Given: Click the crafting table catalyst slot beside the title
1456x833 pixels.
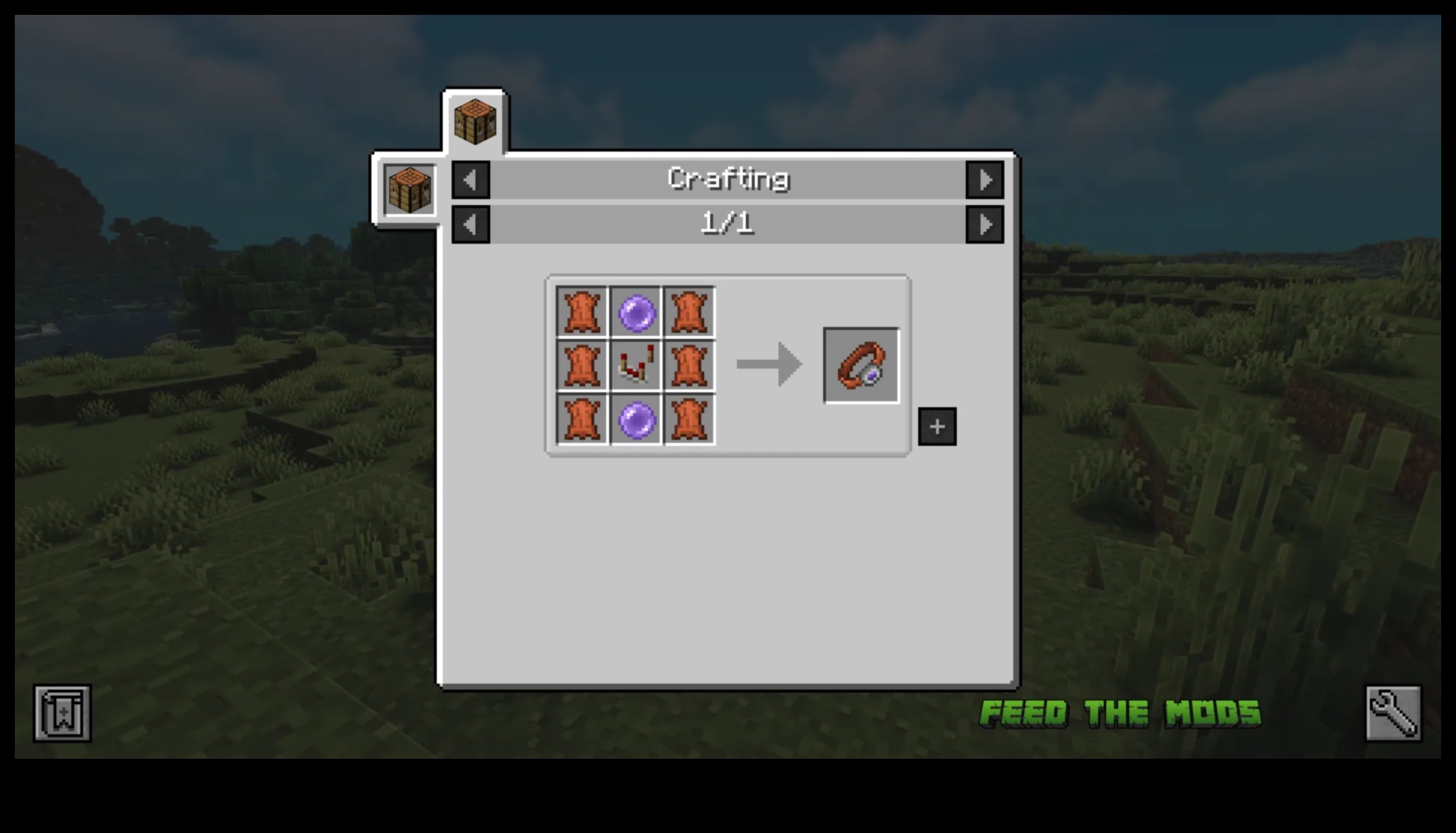Looking at the screenshot, I should (x=410, y=190).
